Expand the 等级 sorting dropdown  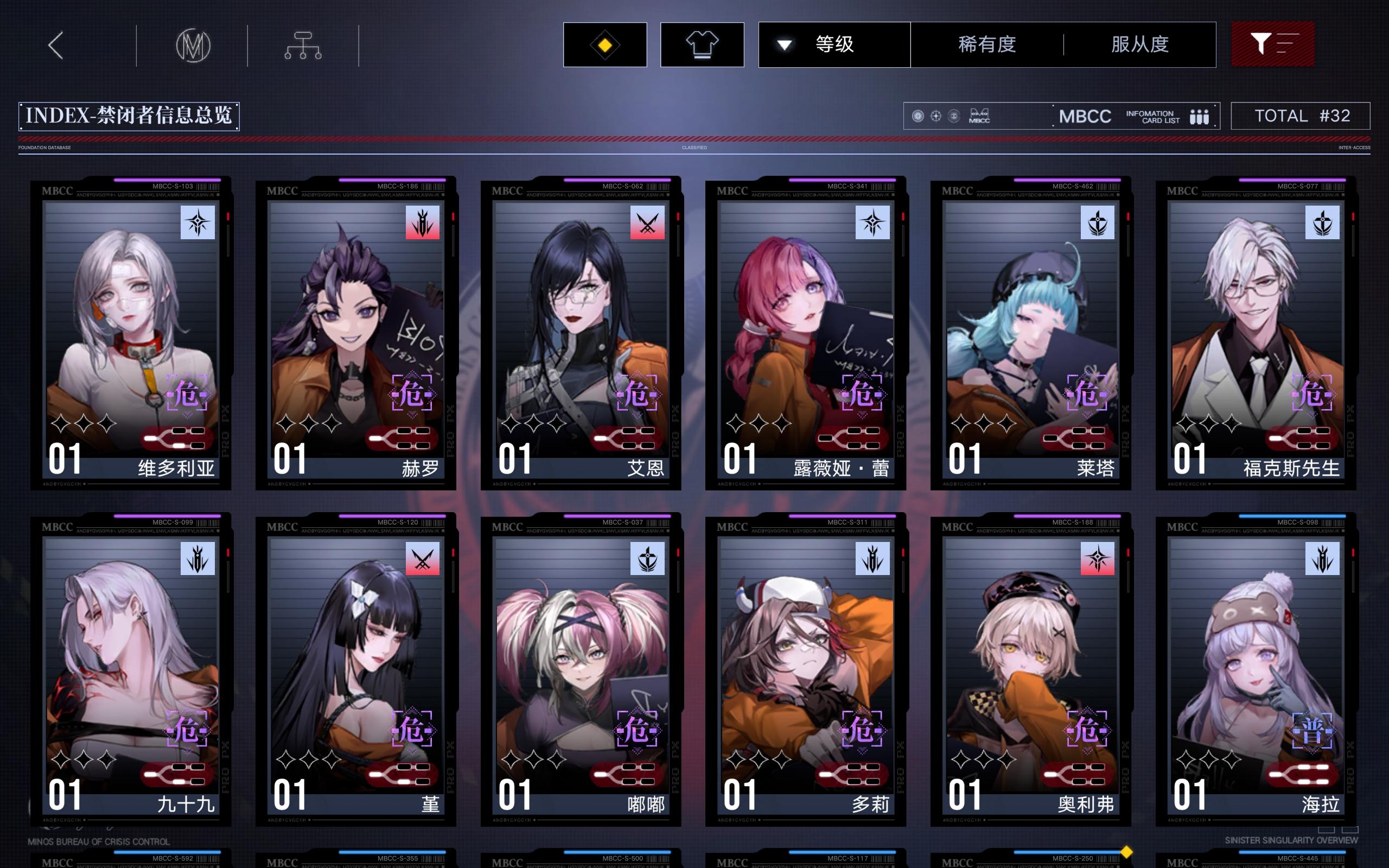833,44
